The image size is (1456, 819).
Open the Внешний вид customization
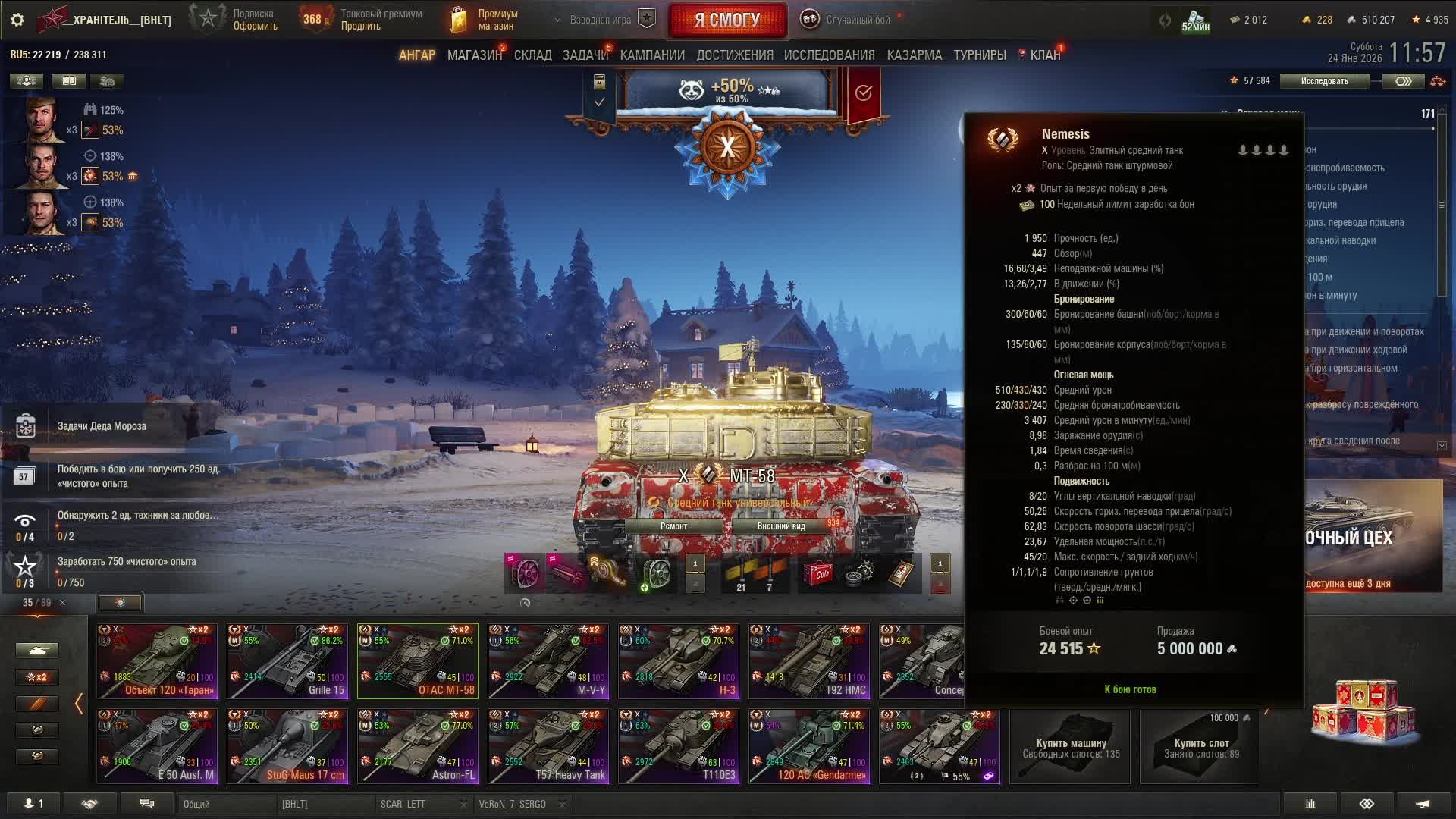click(781, 526)
